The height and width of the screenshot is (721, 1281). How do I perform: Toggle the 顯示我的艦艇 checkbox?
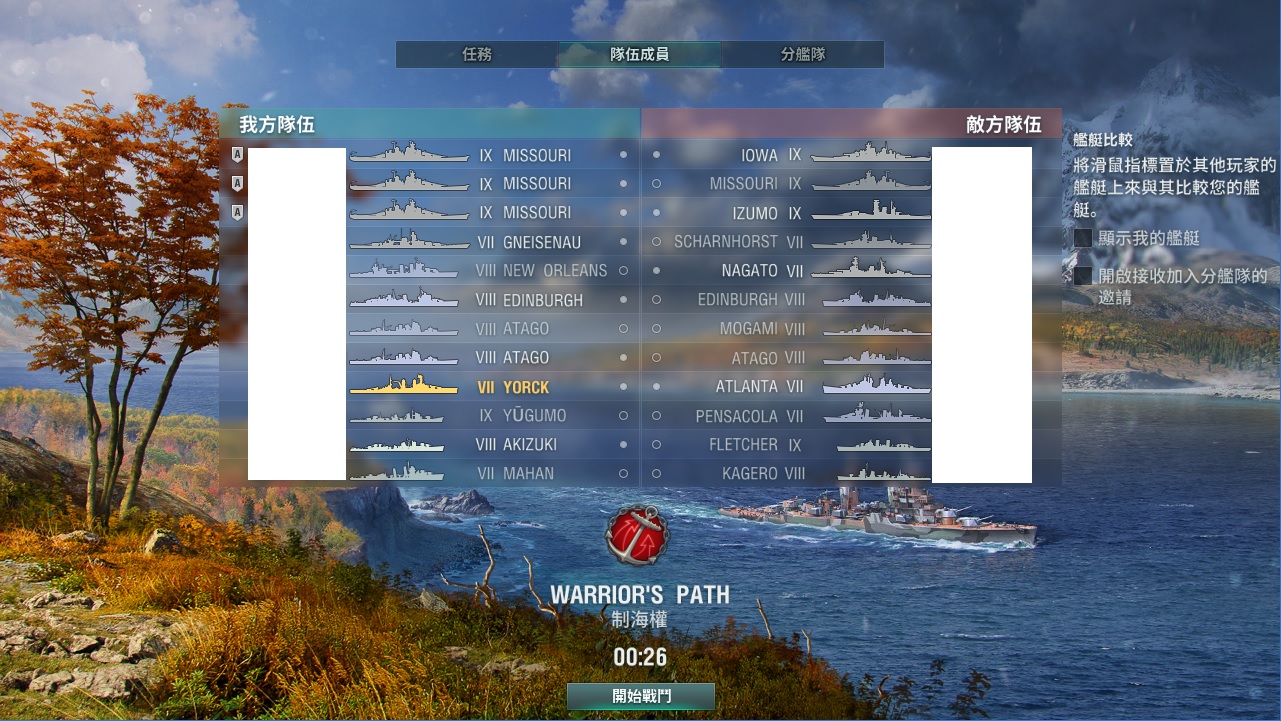pos(1083,239)
